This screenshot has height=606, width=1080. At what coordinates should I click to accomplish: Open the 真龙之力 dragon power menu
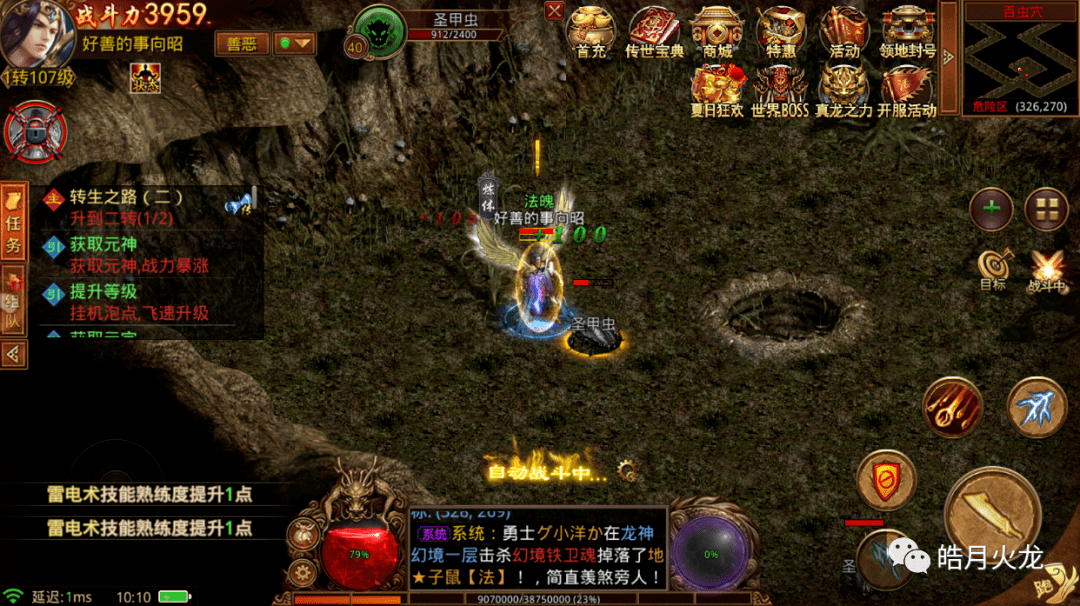[843, 90]
